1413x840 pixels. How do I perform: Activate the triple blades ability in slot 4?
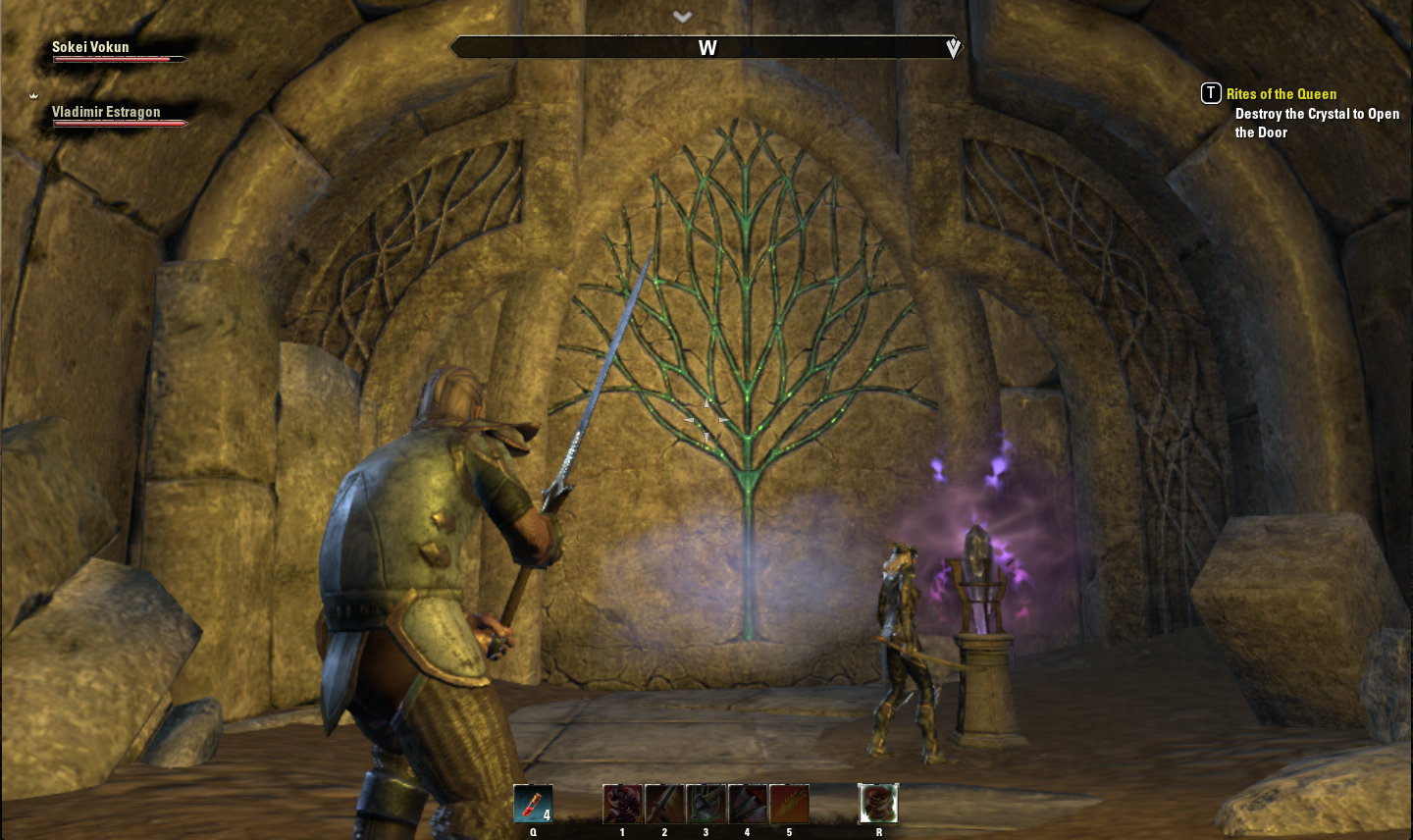tap(748, 804)
